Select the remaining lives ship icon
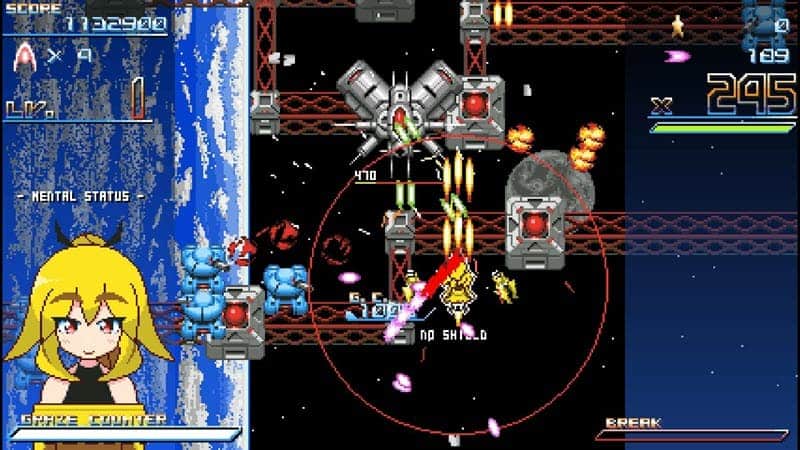The image size is (800, 450). (x=25, y=58)
